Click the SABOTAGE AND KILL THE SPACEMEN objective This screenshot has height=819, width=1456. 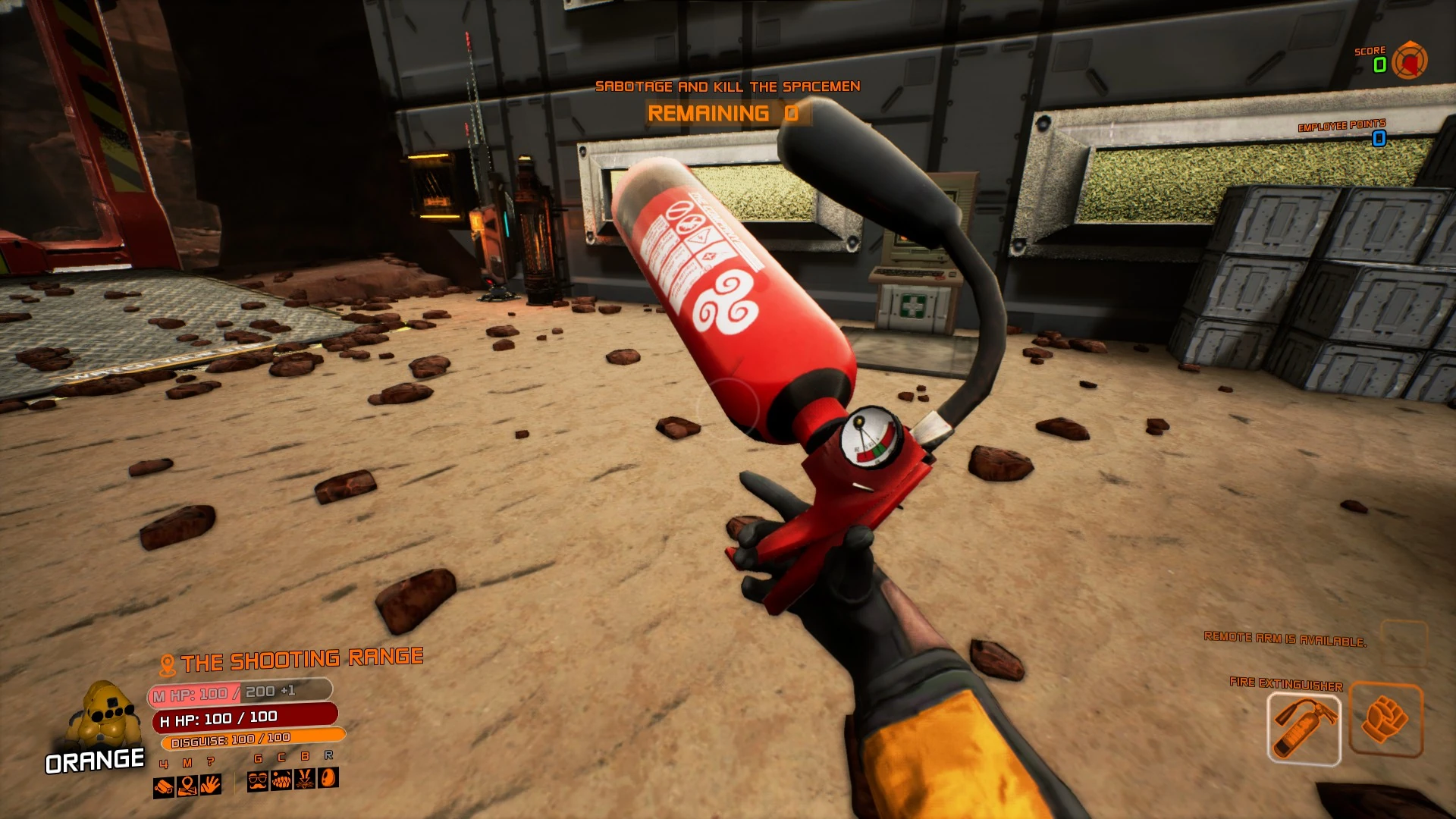[x=727, y=86]
